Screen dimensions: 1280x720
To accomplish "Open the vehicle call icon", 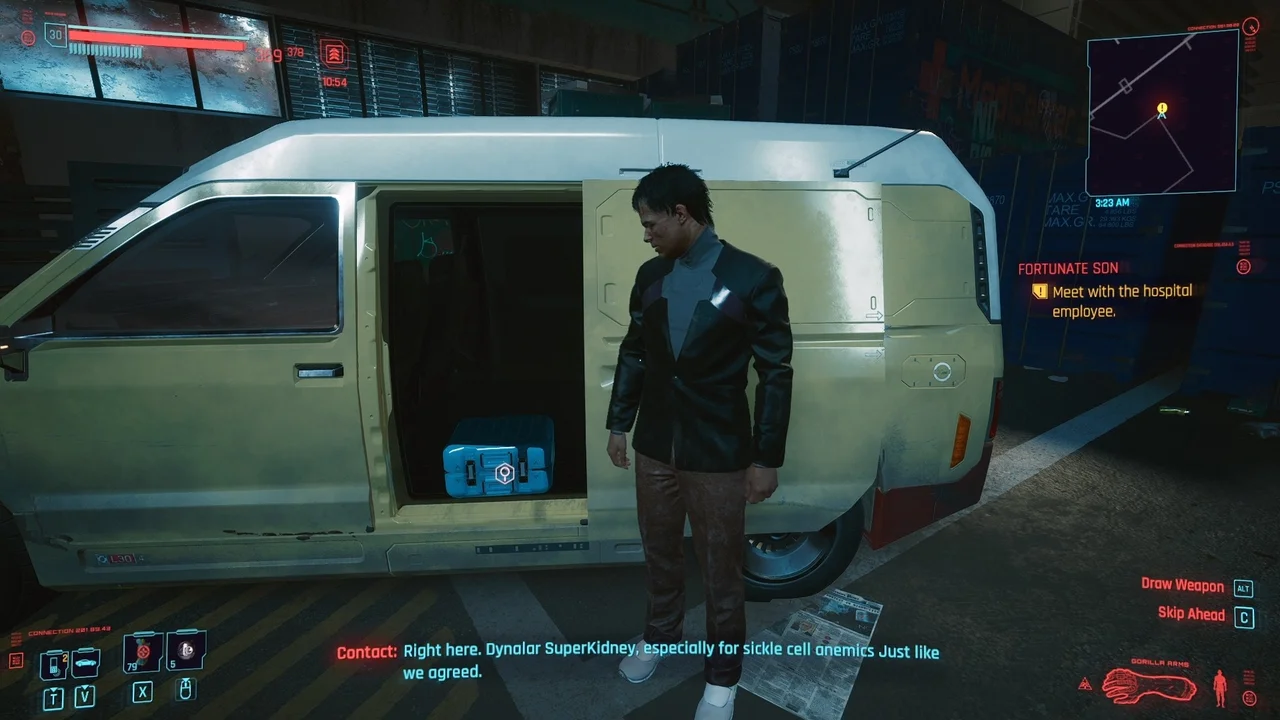I will [85, 662].
